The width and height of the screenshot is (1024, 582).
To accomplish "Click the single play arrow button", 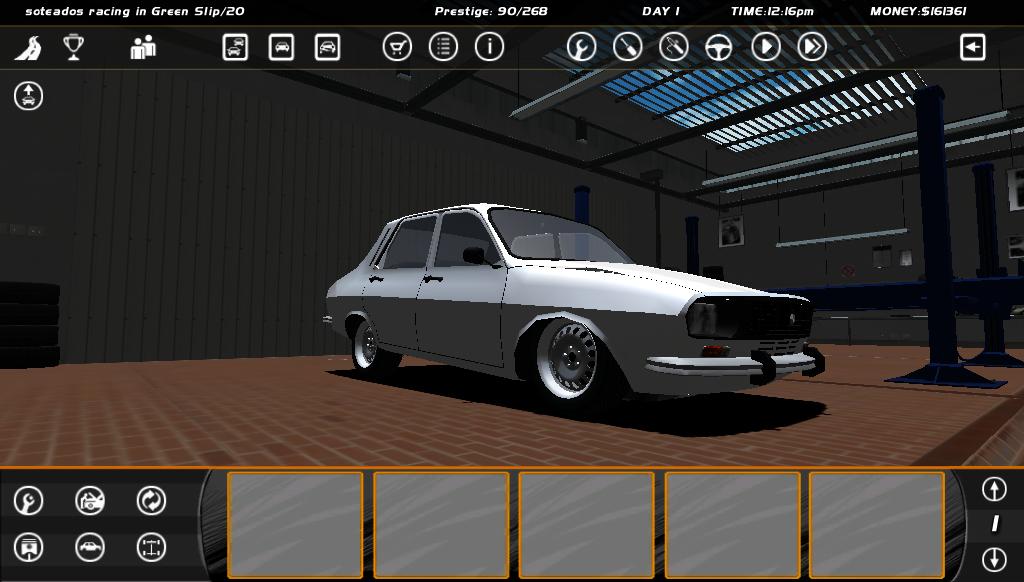I will click(x=766, y=47).
